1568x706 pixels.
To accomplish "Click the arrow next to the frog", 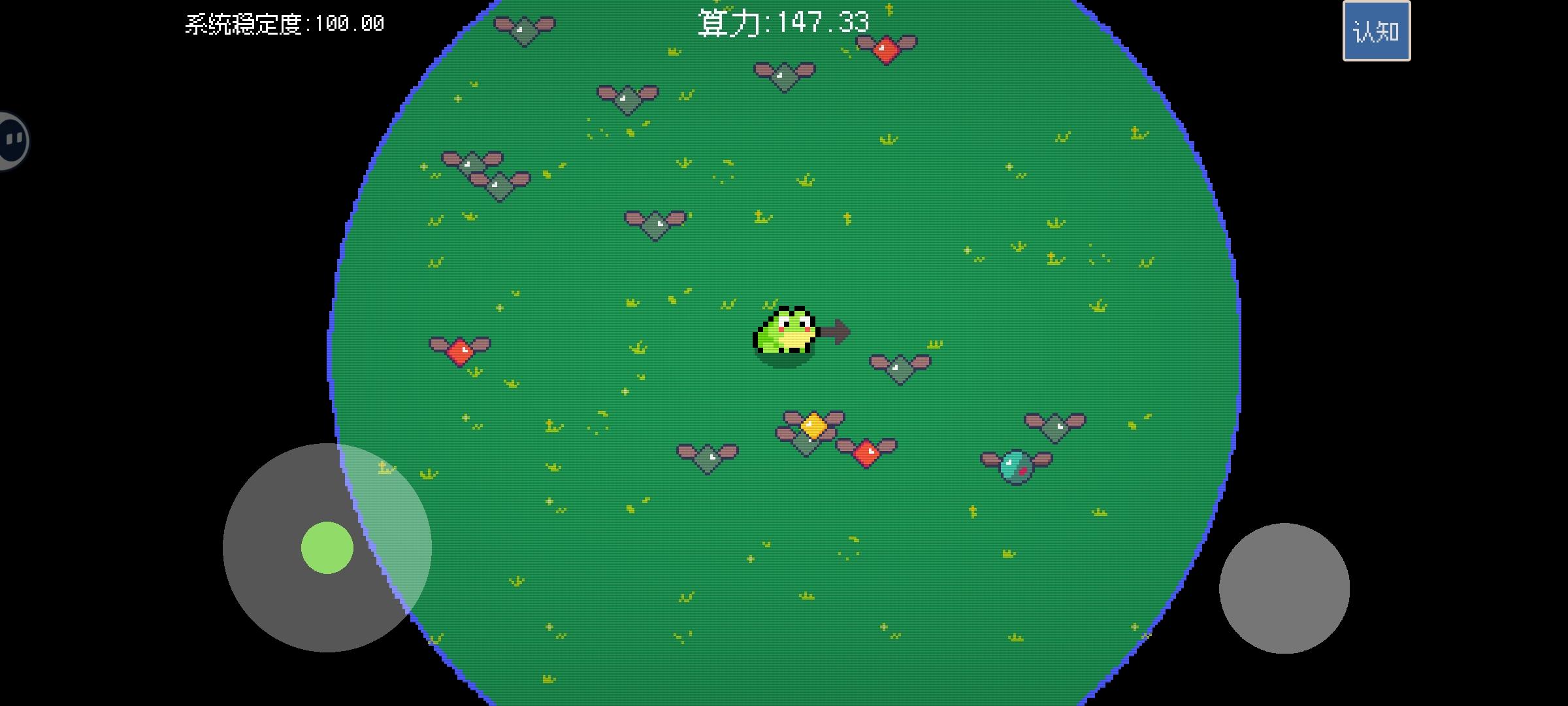I will tap(836, 333).
